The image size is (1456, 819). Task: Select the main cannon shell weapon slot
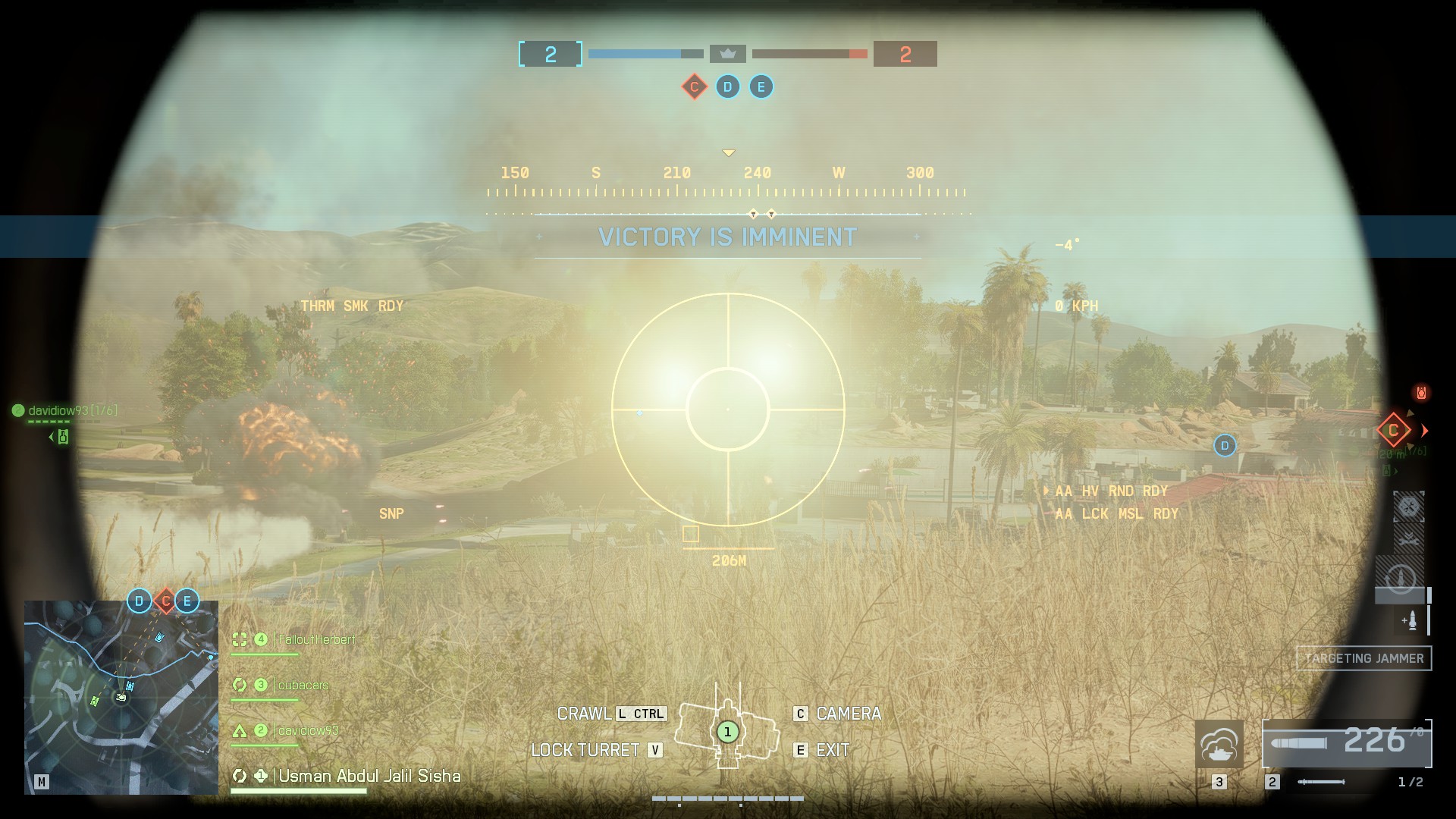click(x=1346, y=744)
